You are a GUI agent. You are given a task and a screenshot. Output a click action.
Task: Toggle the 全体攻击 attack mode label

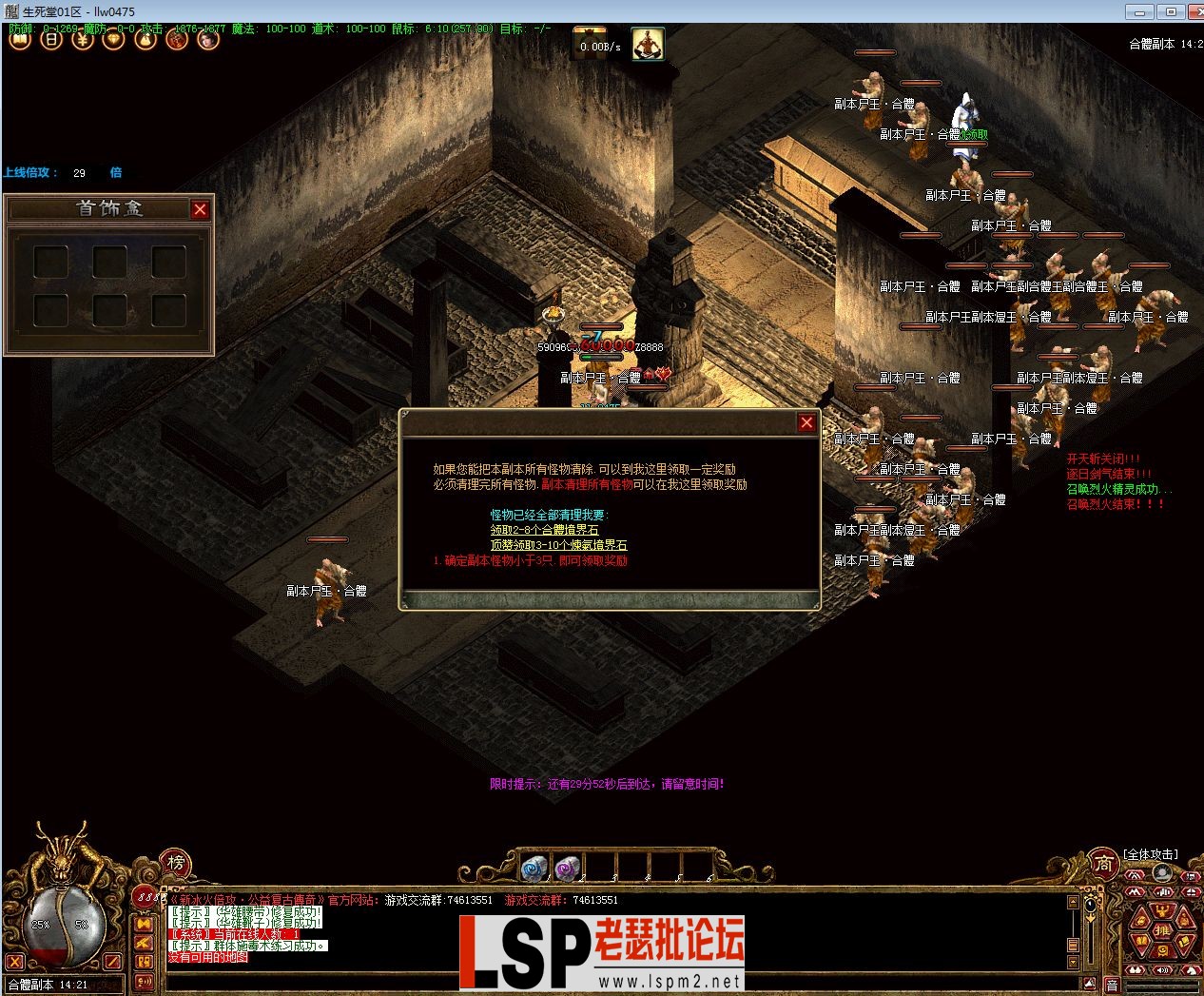point(1150,854)
